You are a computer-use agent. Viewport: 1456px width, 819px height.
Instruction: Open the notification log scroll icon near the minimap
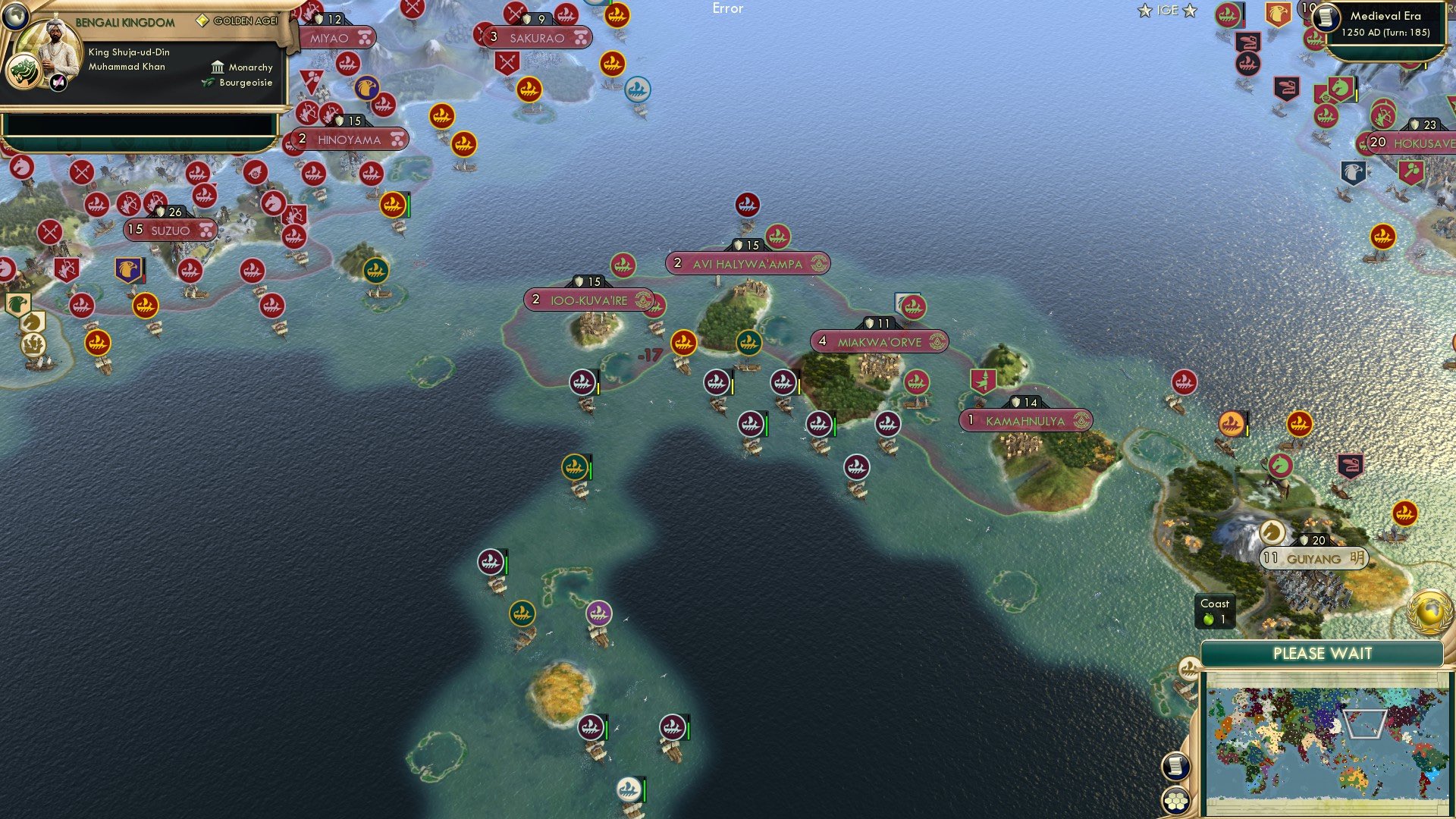(x=1176, y=766)
